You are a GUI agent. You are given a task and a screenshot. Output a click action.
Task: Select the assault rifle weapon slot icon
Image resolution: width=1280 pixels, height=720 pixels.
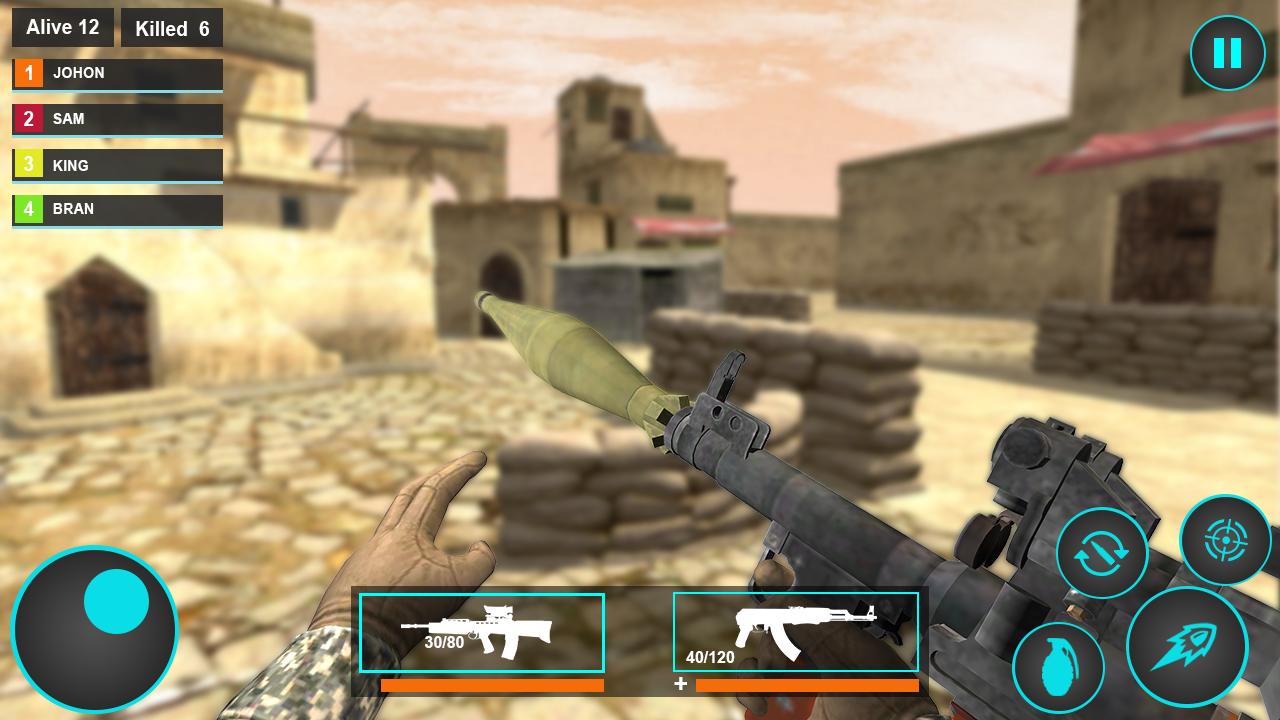pos(481,632)
